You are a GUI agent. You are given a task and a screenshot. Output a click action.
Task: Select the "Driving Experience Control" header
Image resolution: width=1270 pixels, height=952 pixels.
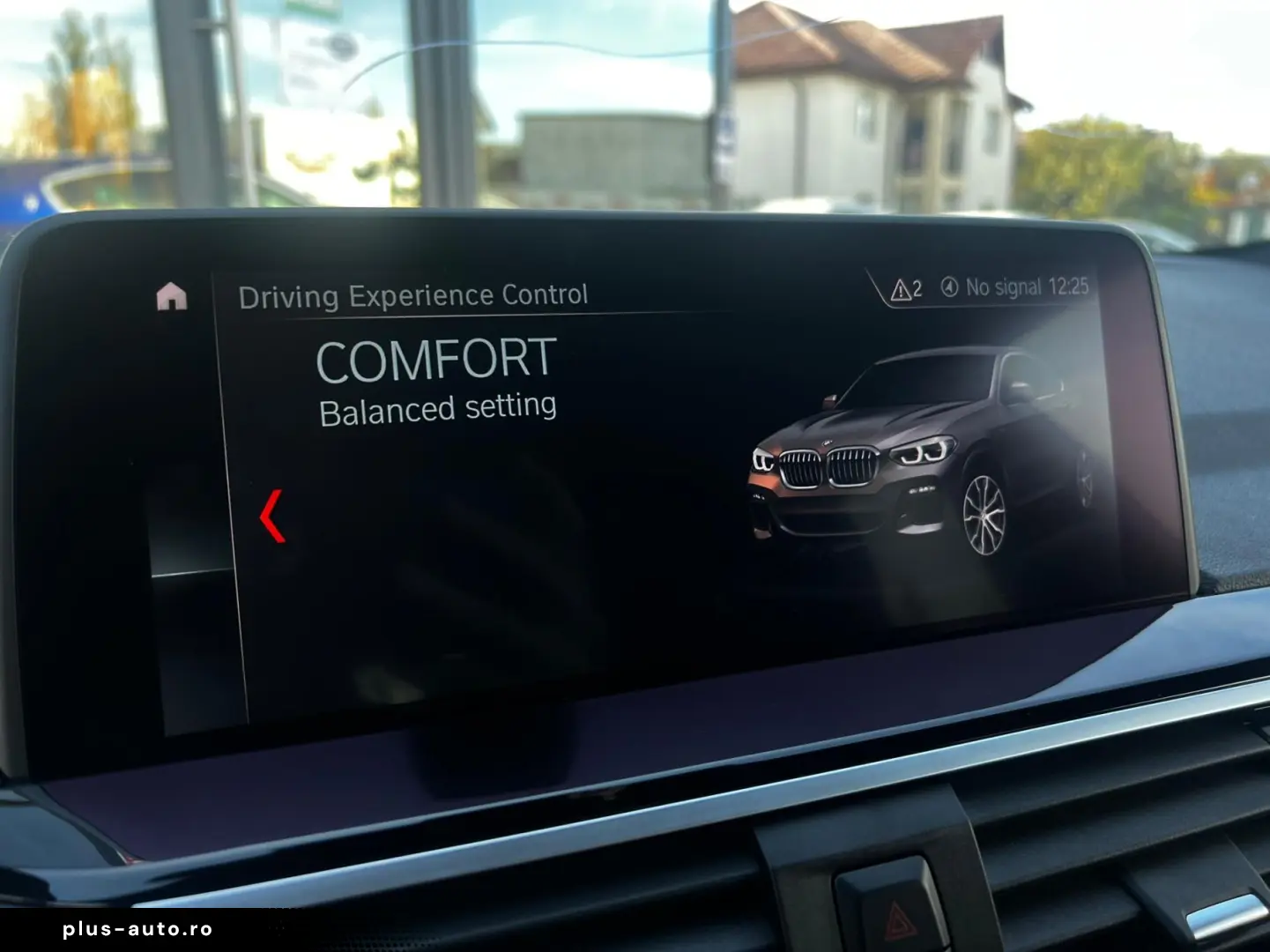[415, 294]
